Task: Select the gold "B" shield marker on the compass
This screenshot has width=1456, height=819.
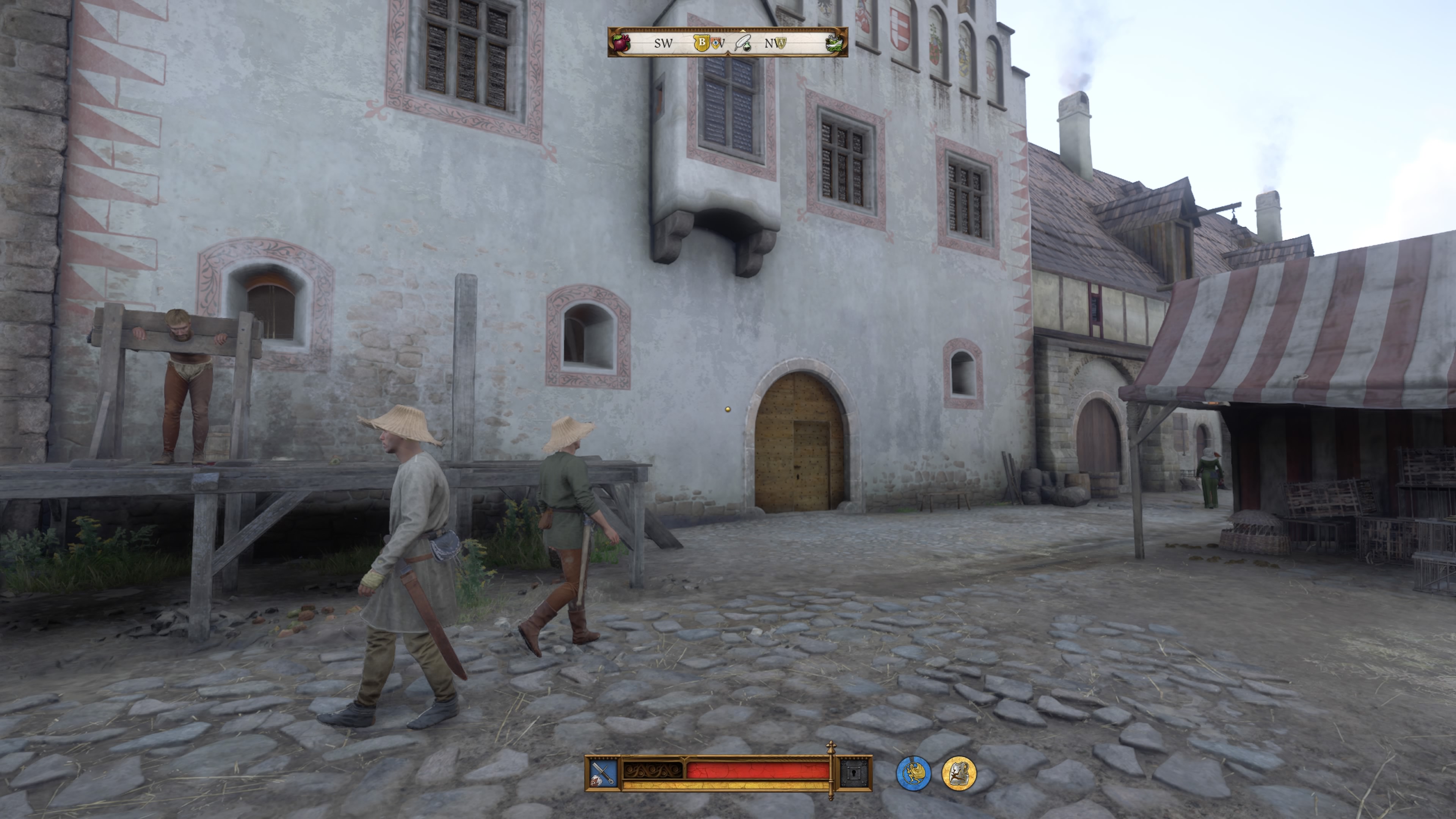Action: pos(701,43)
